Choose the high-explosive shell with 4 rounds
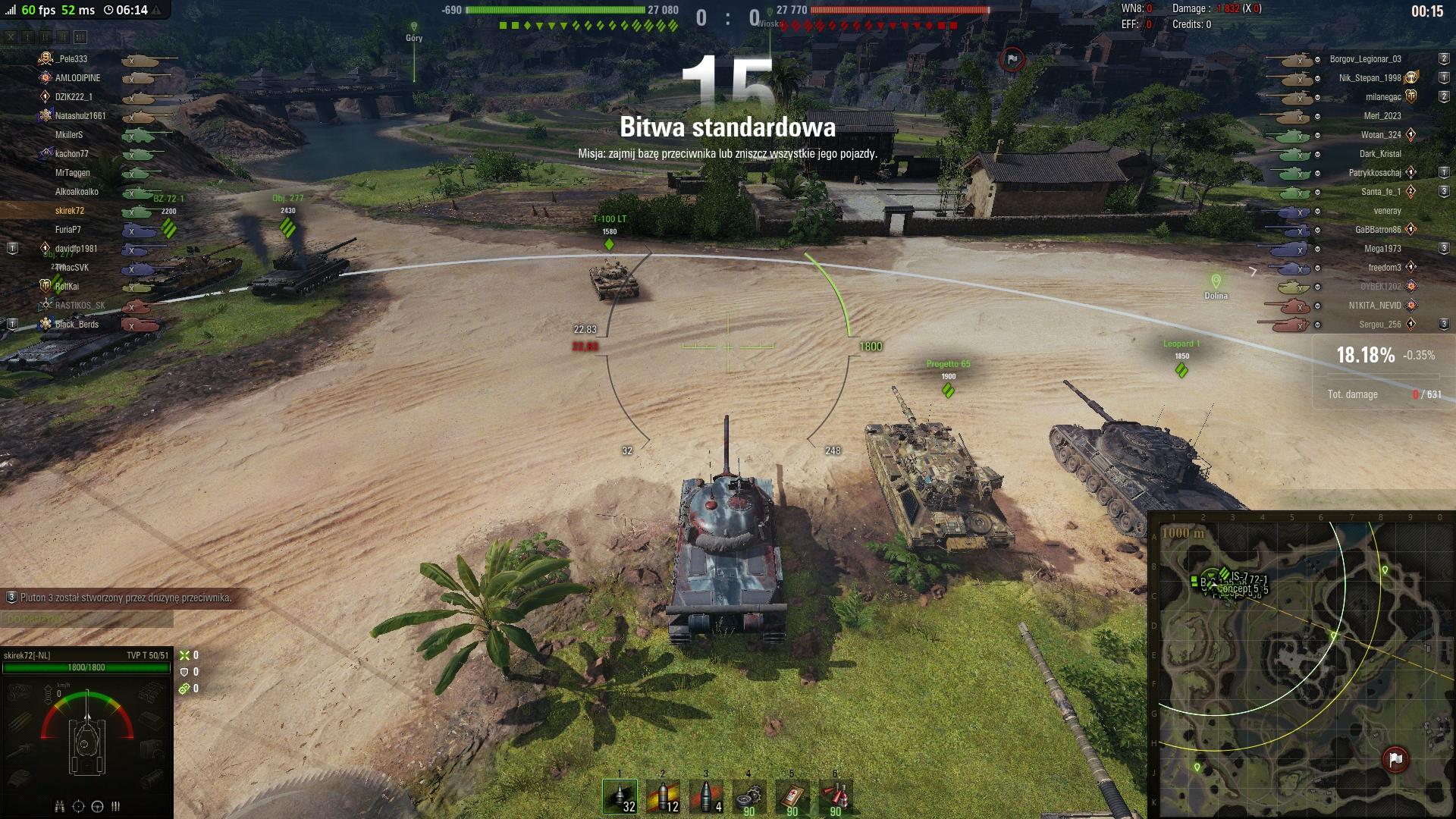This screenshot has width=1456, height=819. (706, 797)
